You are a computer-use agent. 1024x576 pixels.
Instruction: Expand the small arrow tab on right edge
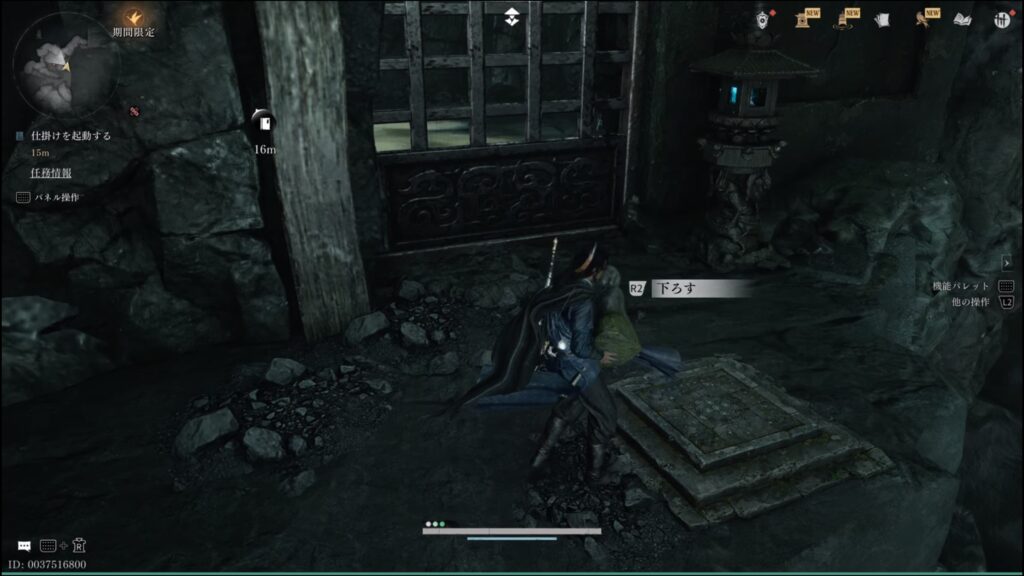[1006, 263]
